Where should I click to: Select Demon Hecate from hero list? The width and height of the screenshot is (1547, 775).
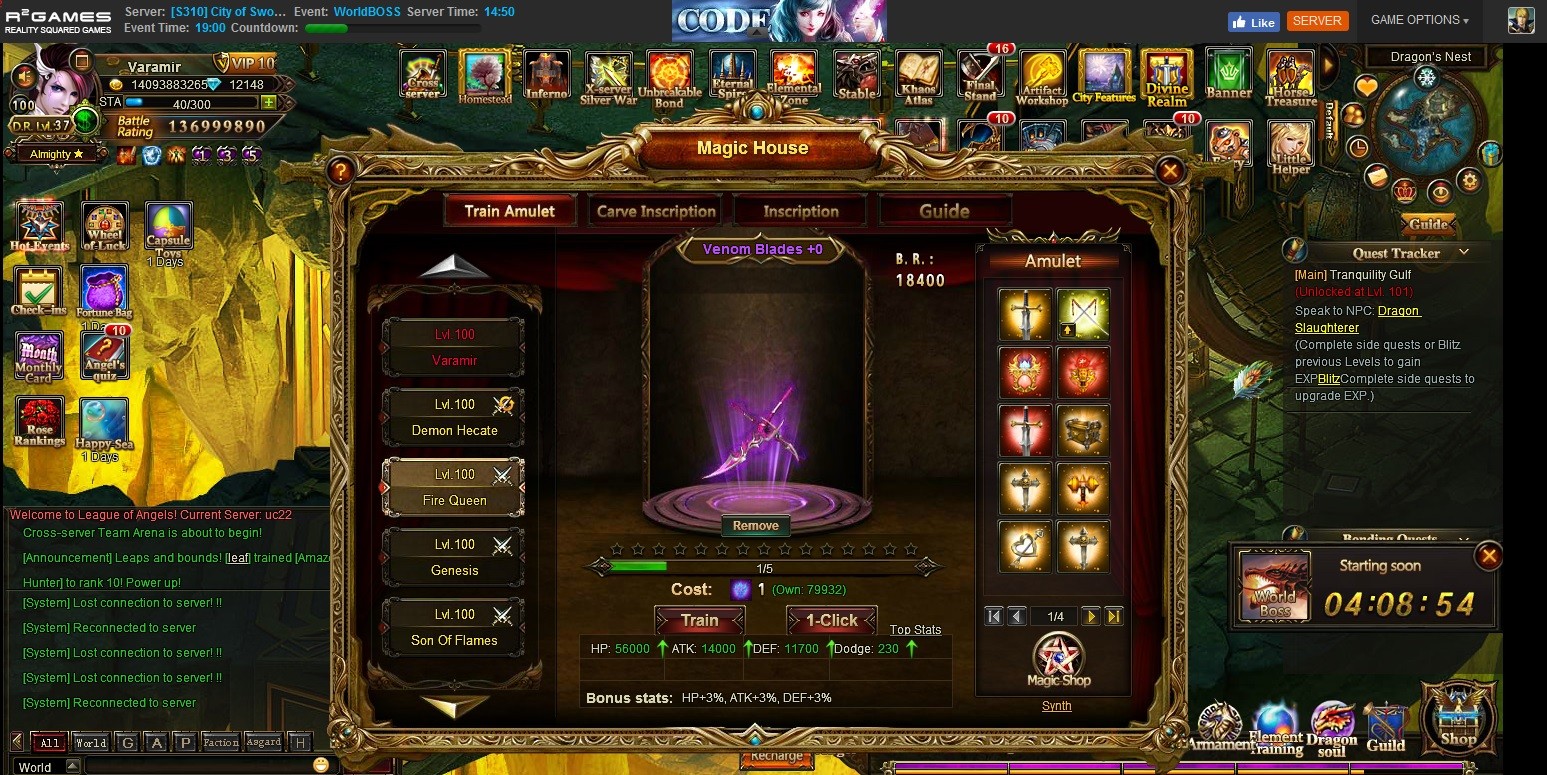(x=454, y=417)
